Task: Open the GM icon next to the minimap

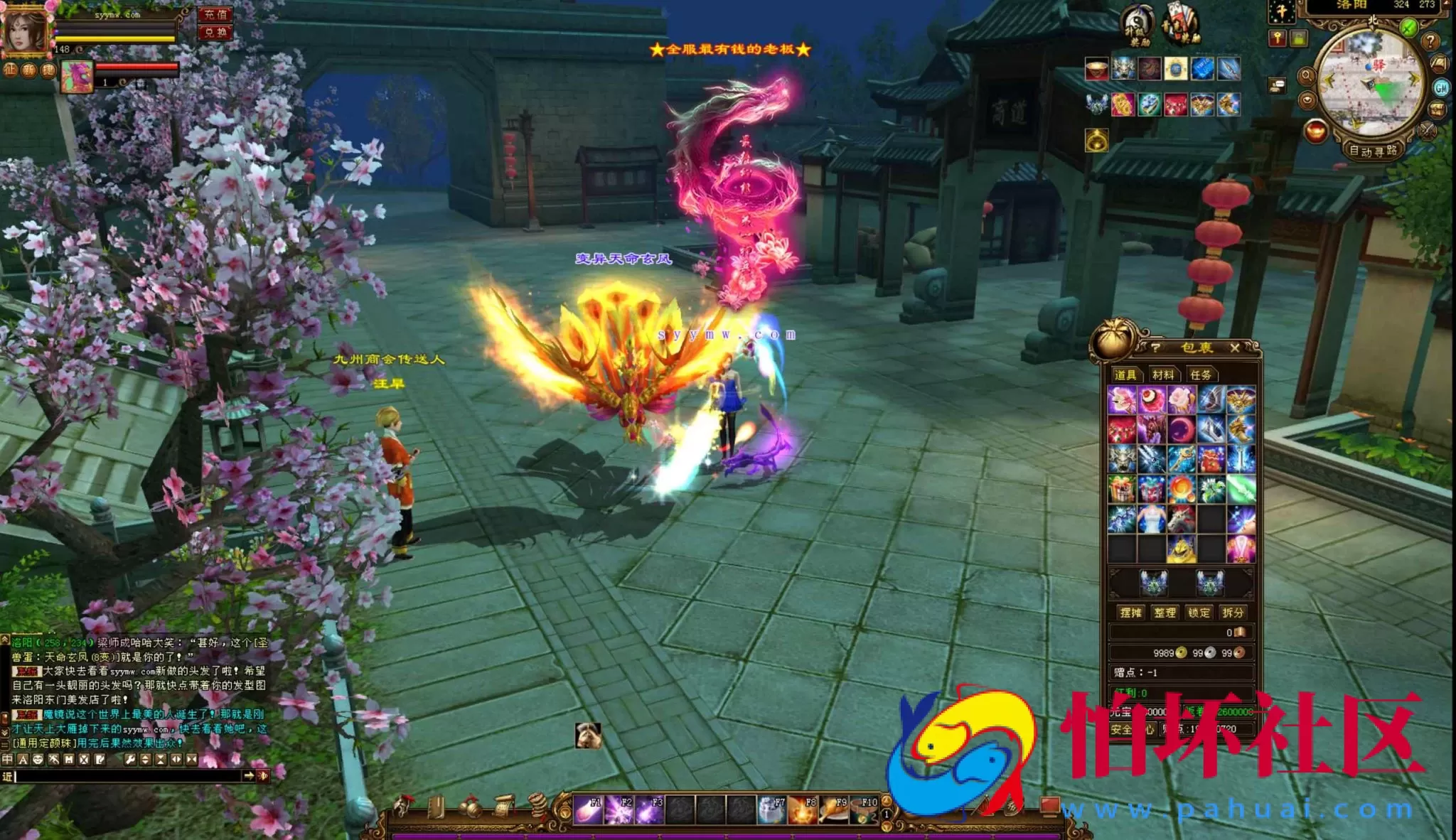Action: [x=1440, y=89]
